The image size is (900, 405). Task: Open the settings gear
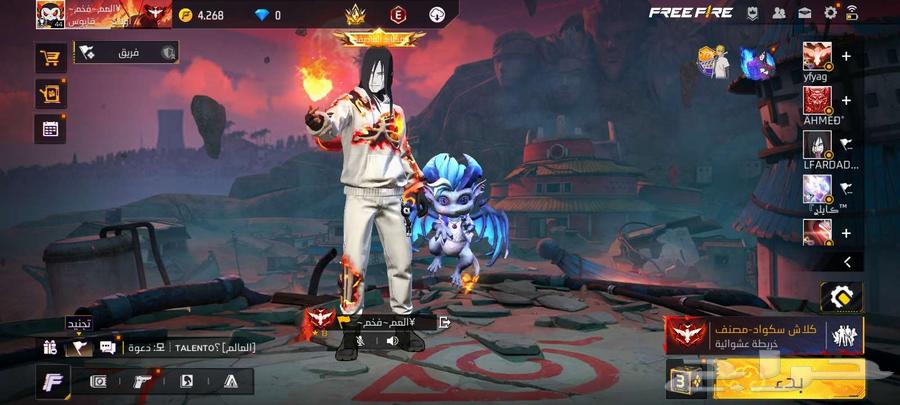click(830, 13)
